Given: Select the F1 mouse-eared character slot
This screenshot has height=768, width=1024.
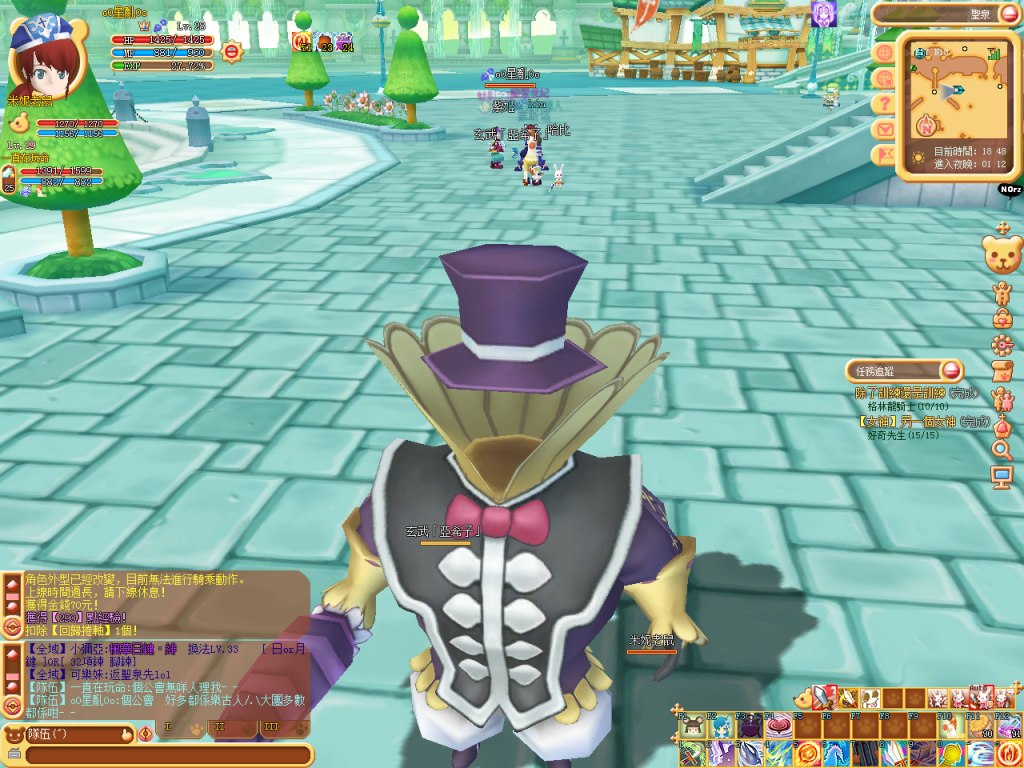Looking at the screenshot, I should click(x=692, y=726).
